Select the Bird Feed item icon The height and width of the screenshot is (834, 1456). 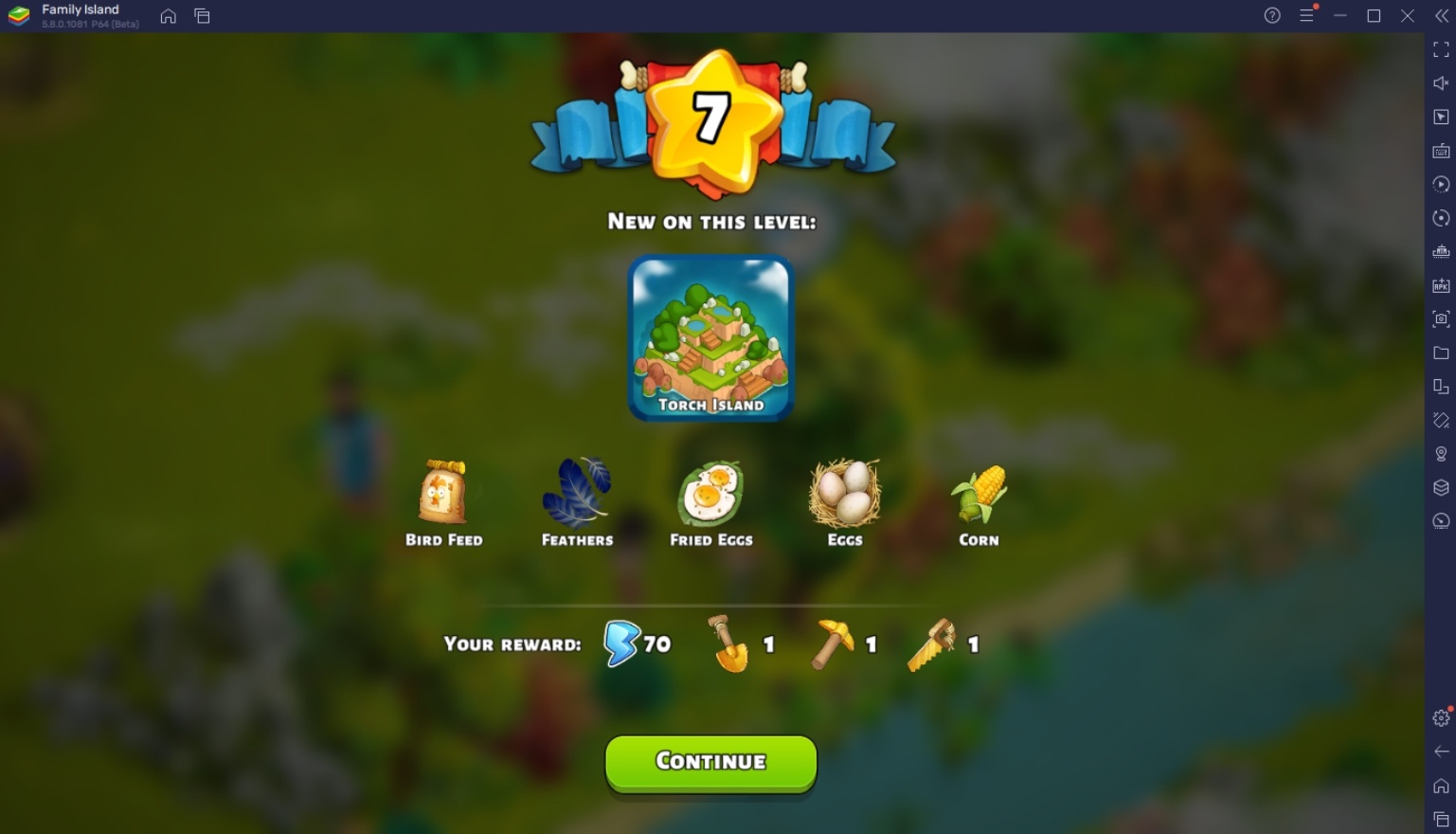(x=444, y=493)
